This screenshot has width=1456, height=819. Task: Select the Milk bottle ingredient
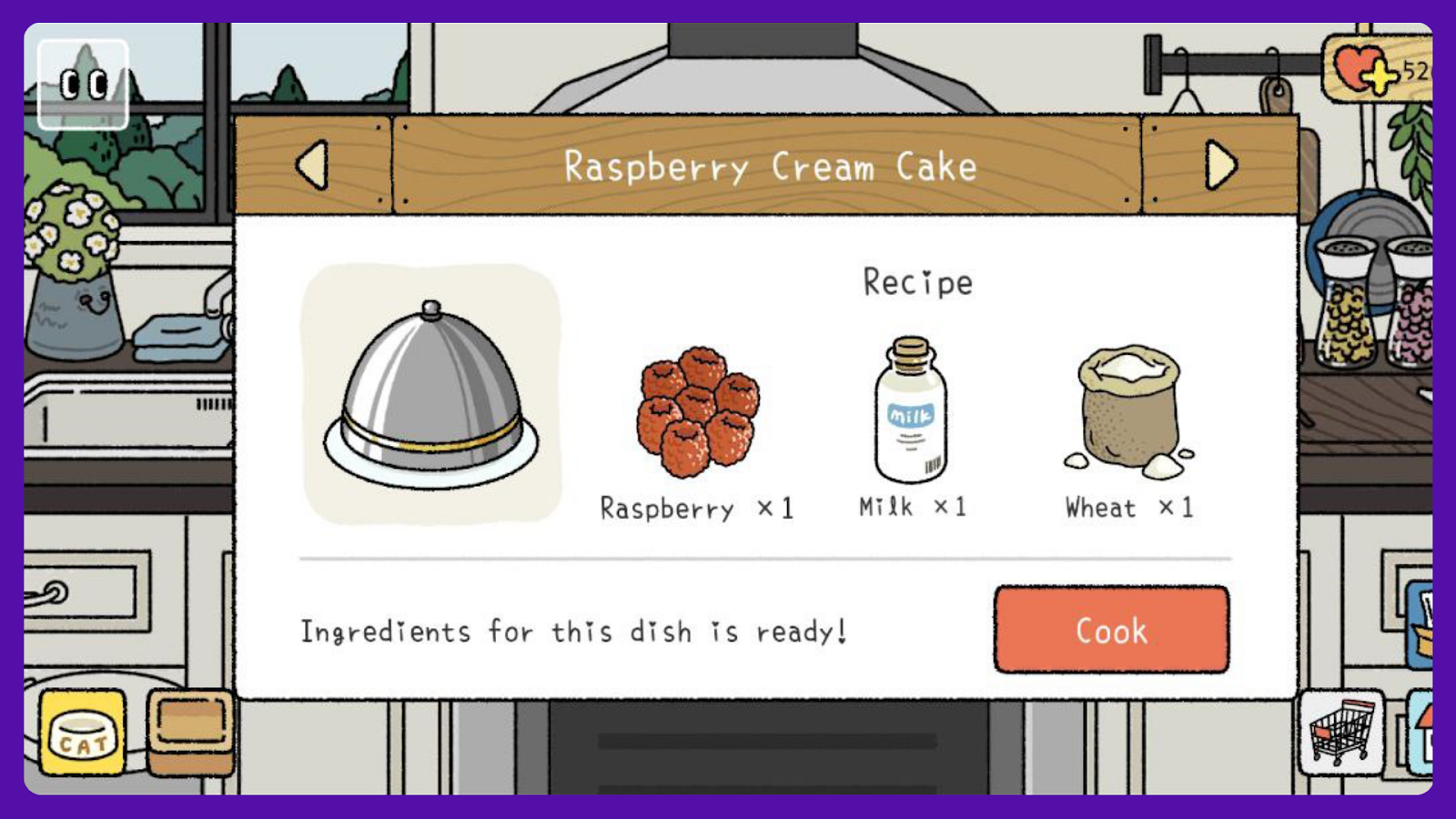click(911, 410)
